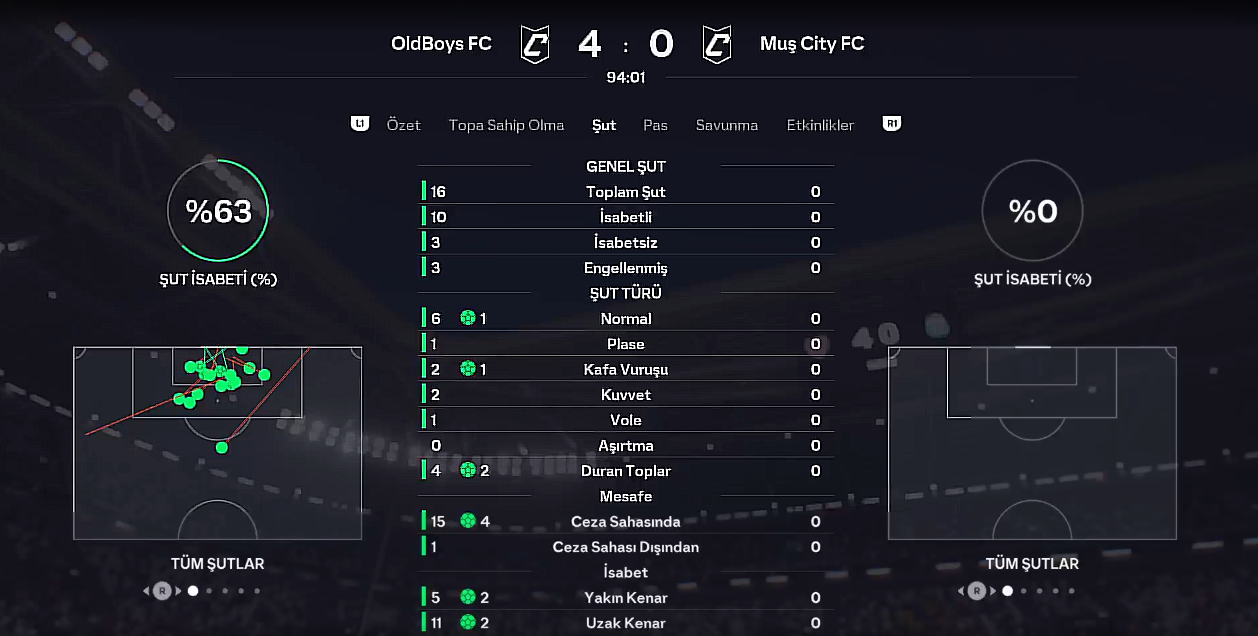This screenshot has height=636, width=1258.
Task: Open the Topa Sahip Olma tab
Action: tap(506, 125)
